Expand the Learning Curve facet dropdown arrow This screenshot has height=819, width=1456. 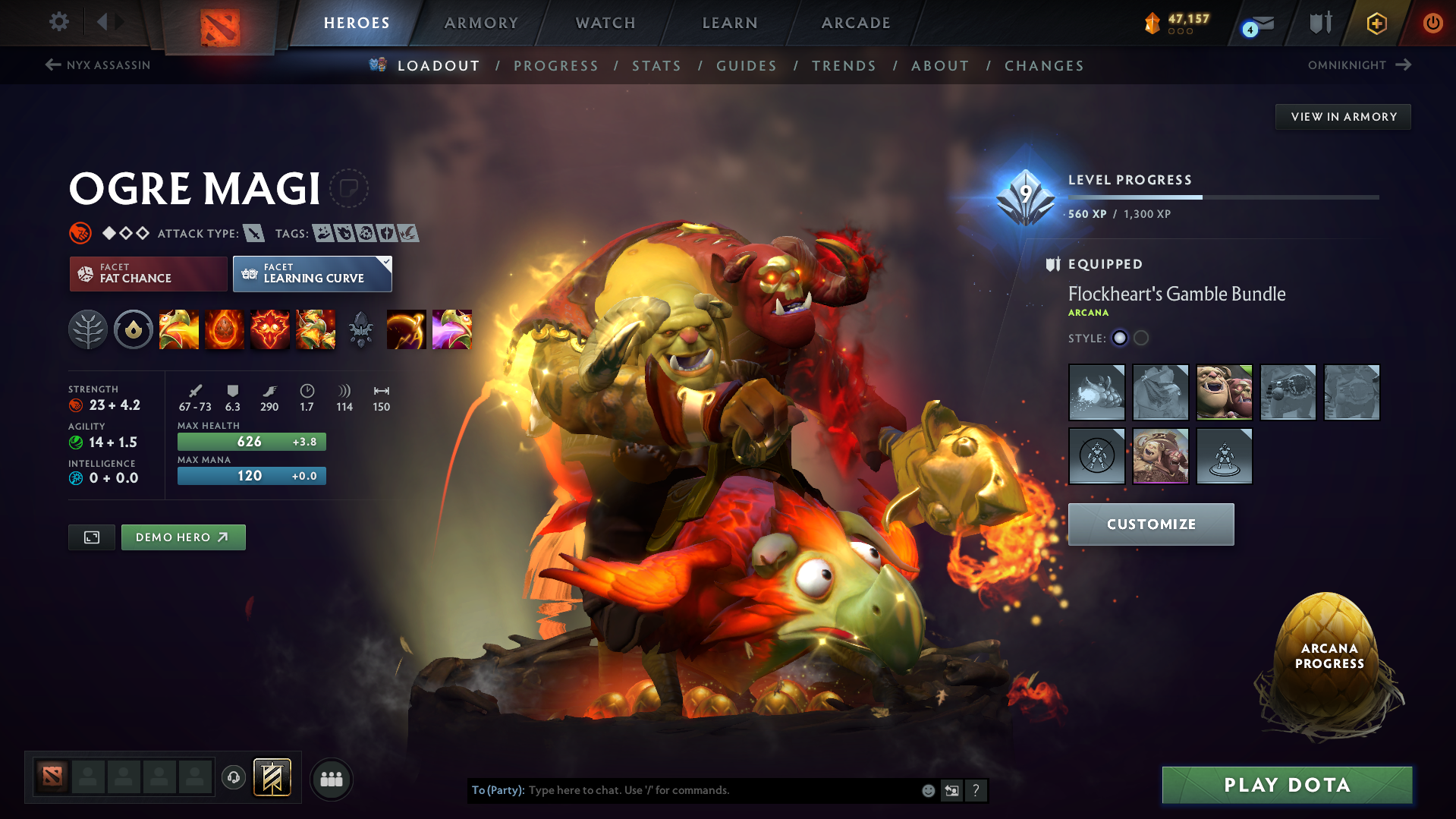pyautogui.click(x=387, y=263)
